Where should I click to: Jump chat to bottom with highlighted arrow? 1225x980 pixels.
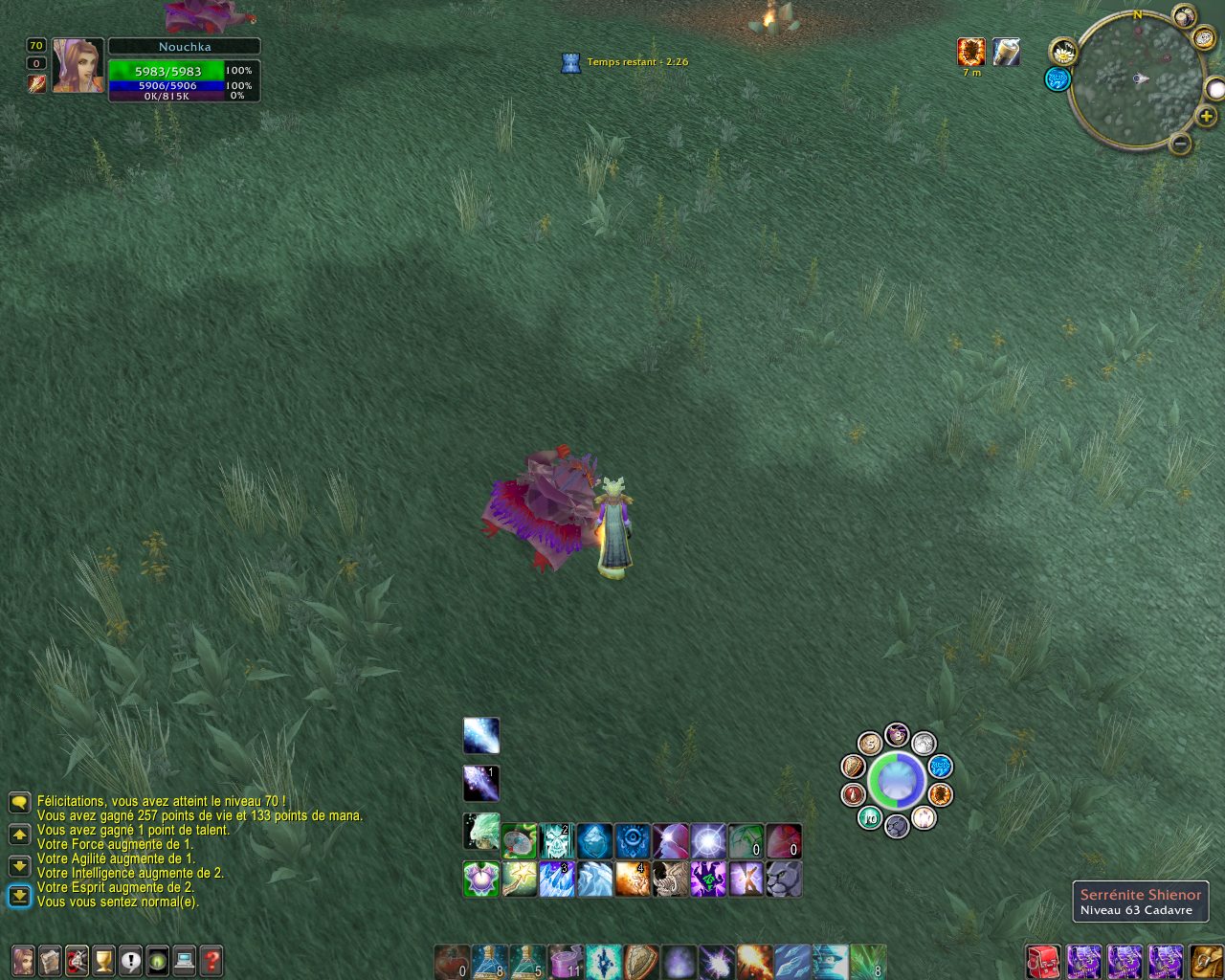pos(19,896)
